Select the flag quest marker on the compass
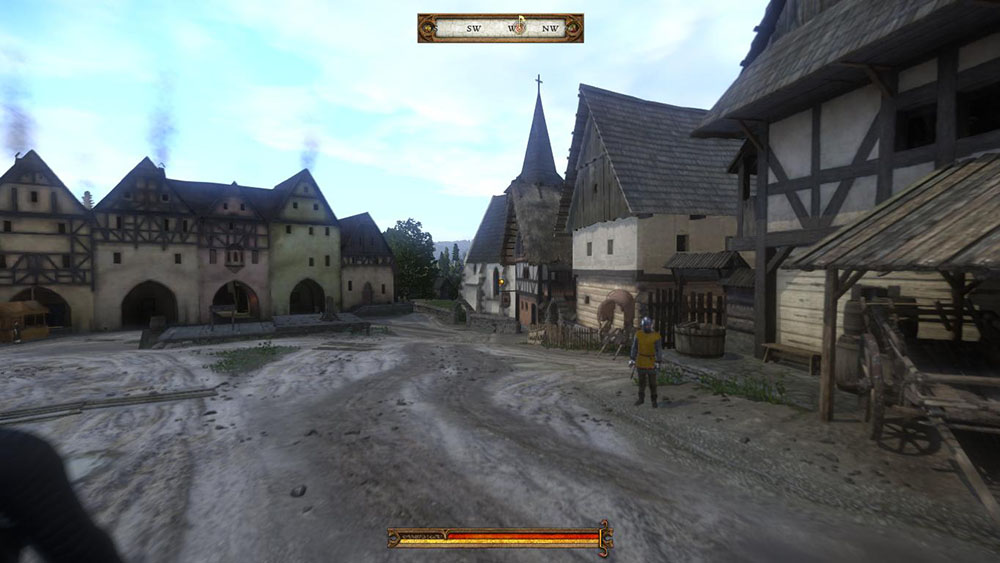 (x=521, y=24)
